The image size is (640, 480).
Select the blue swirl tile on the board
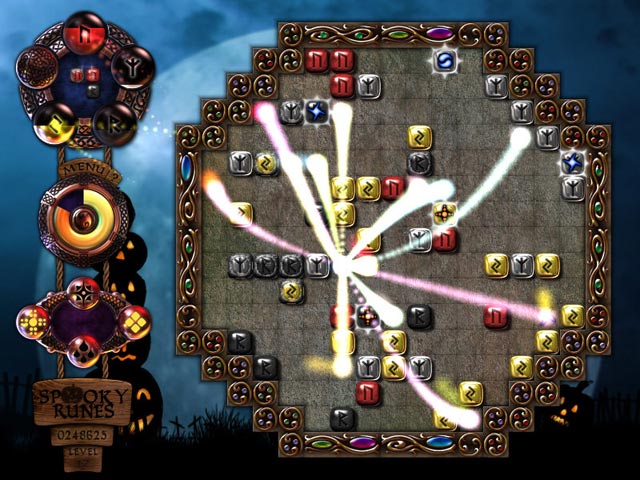pos(443,62)
